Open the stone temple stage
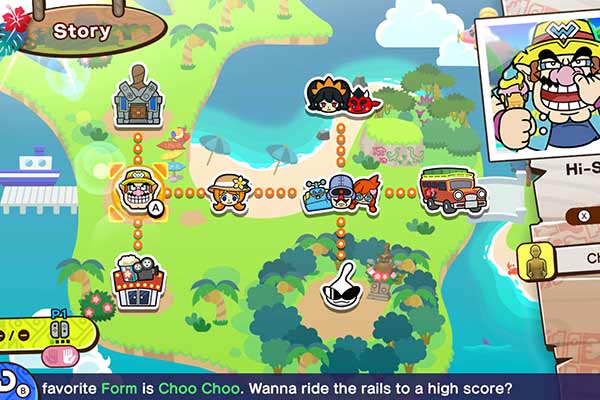Screen dimensions: 600x400 click(x=138, y=97)
